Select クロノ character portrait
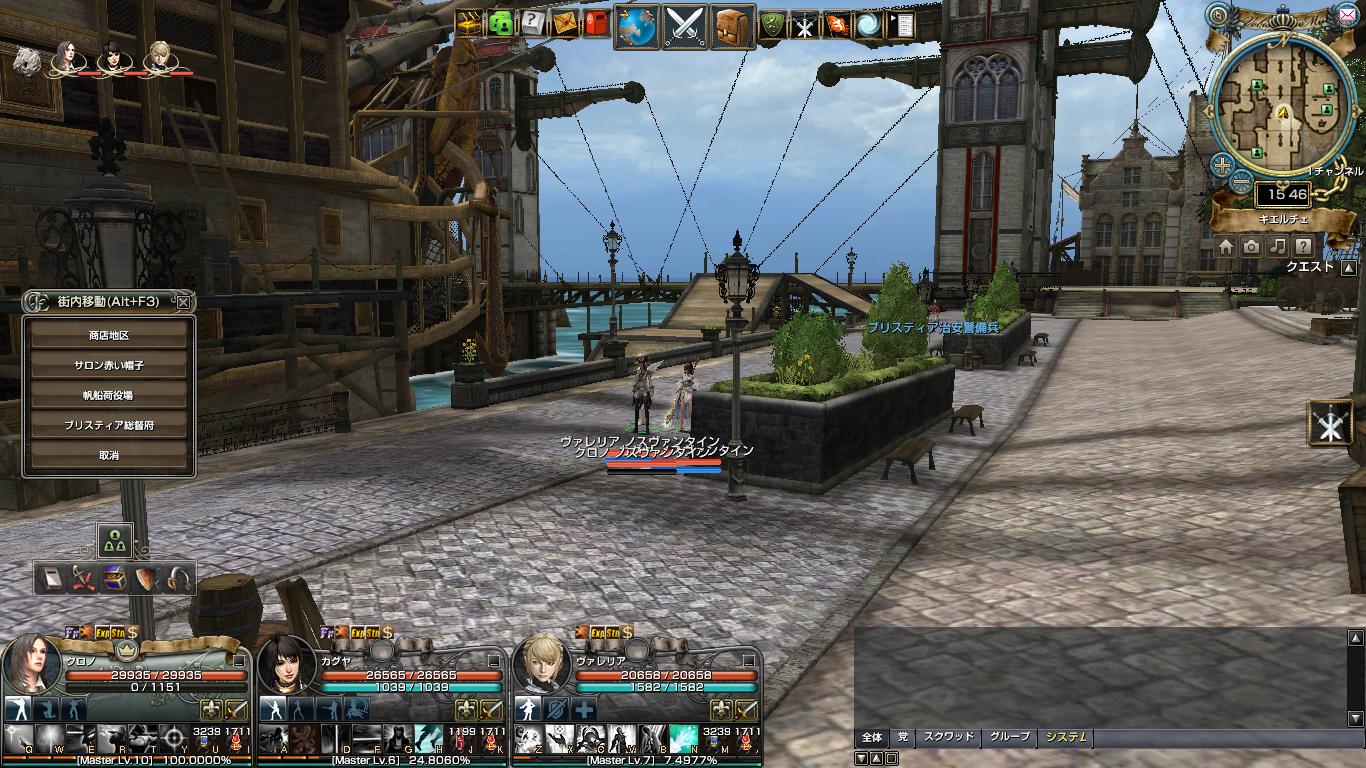This screenshot has width=1366, height=768. 33,664
